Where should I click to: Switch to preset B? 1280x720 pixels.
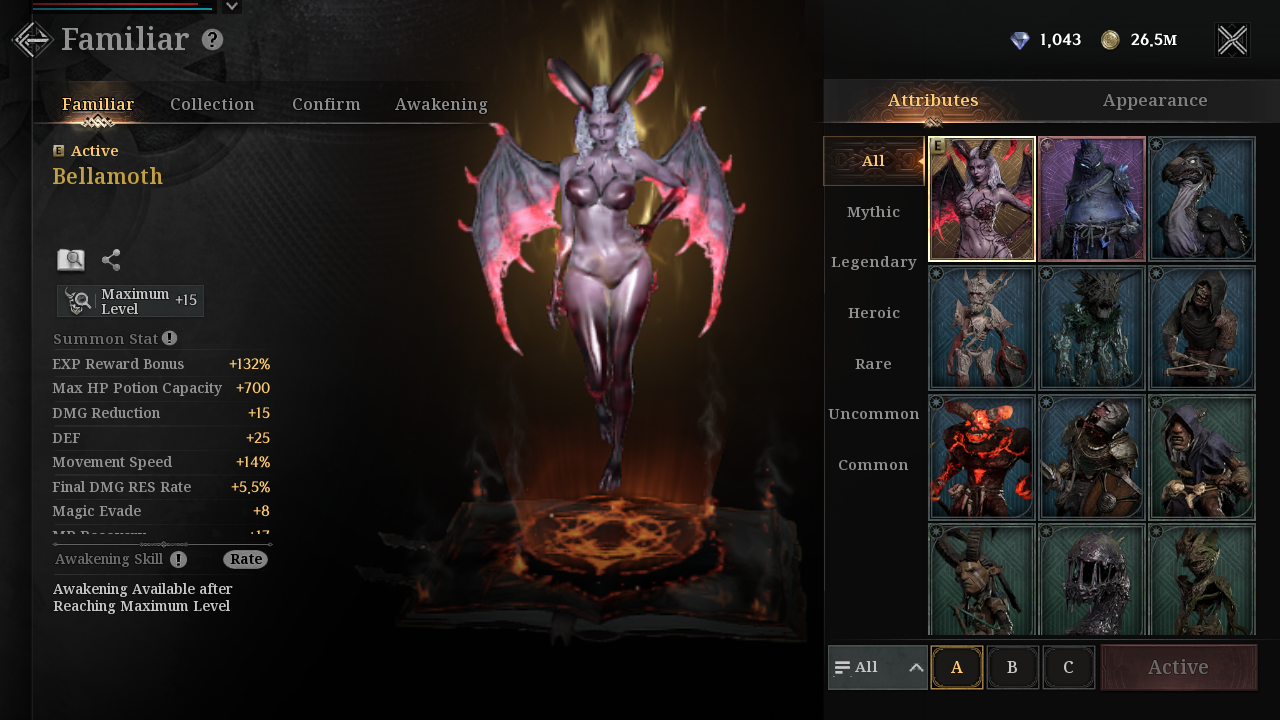tap(1012, 667)
